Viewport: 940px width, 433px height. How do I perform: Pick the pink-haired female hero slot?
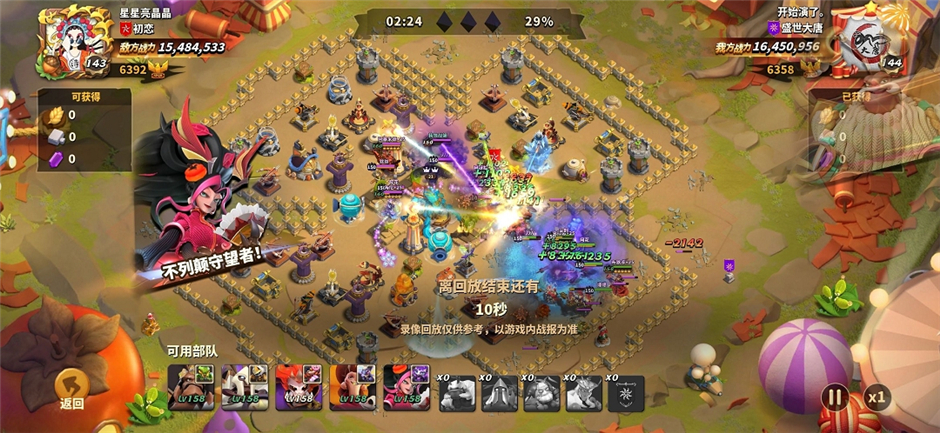coord(406,386)
